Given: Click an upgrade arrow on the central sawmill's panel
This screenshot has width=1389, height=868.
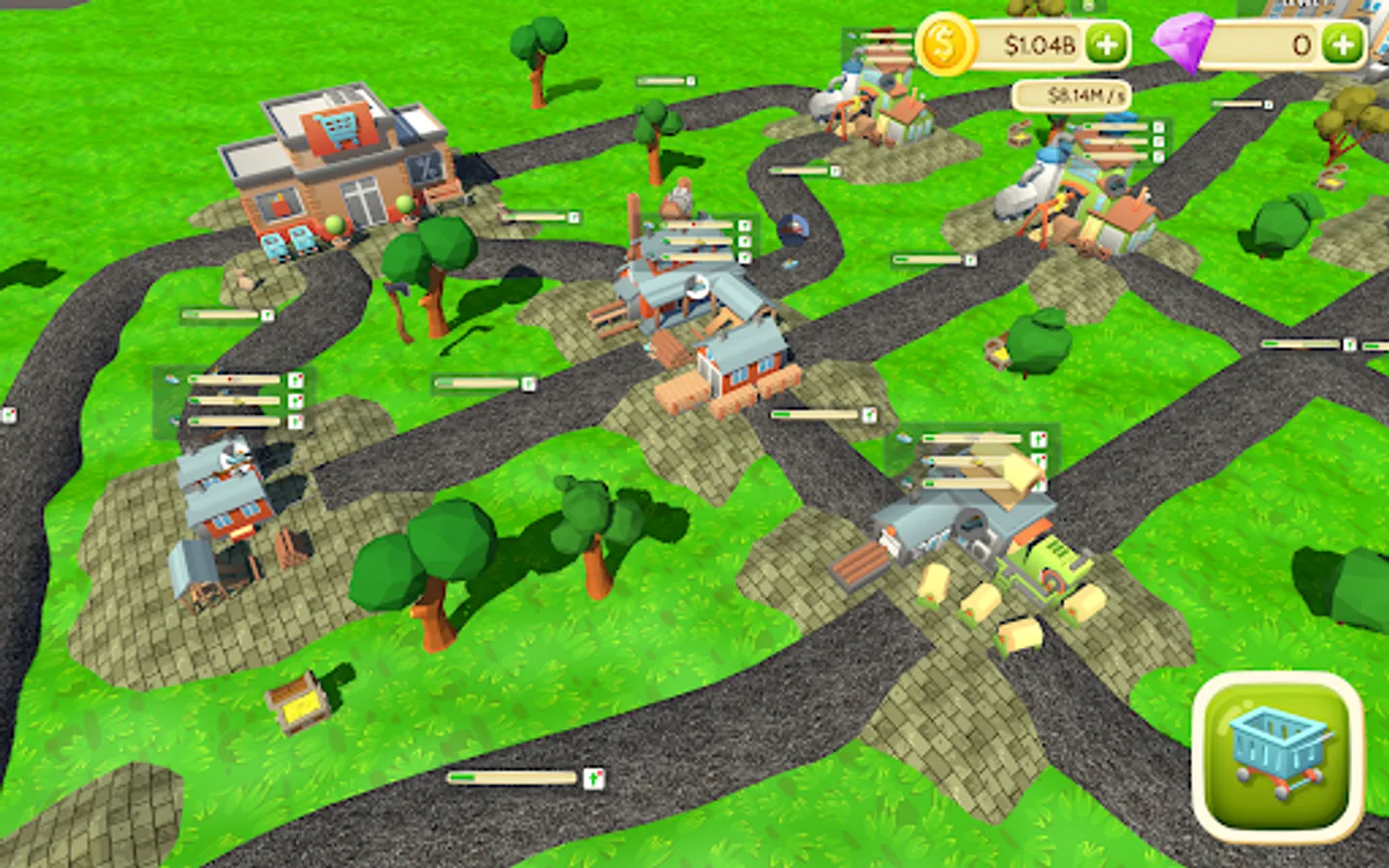Looking at the screenshot, I should point(745,224).
